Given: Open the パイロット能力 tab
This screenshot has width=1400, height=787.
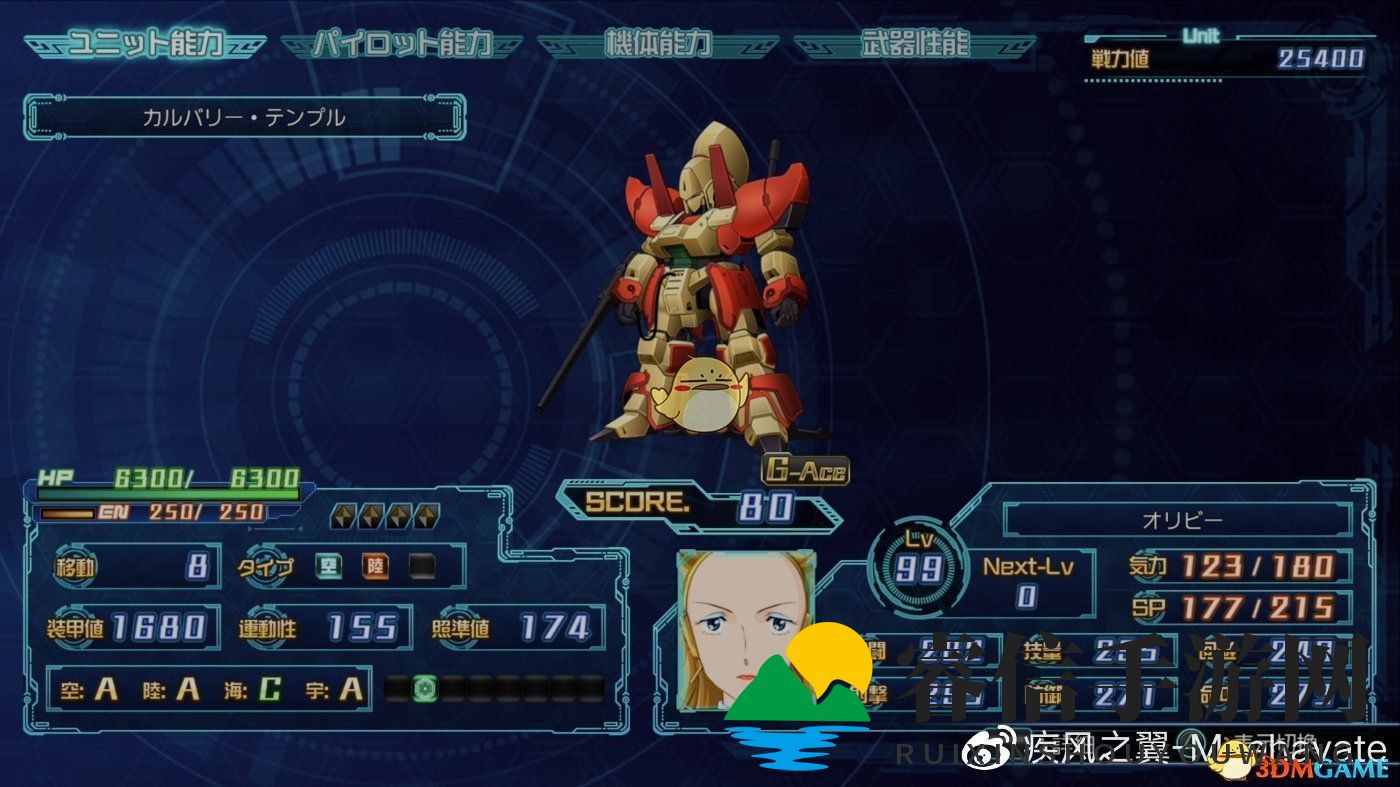Looking at the screenshot, I should [x=402, y=45].
